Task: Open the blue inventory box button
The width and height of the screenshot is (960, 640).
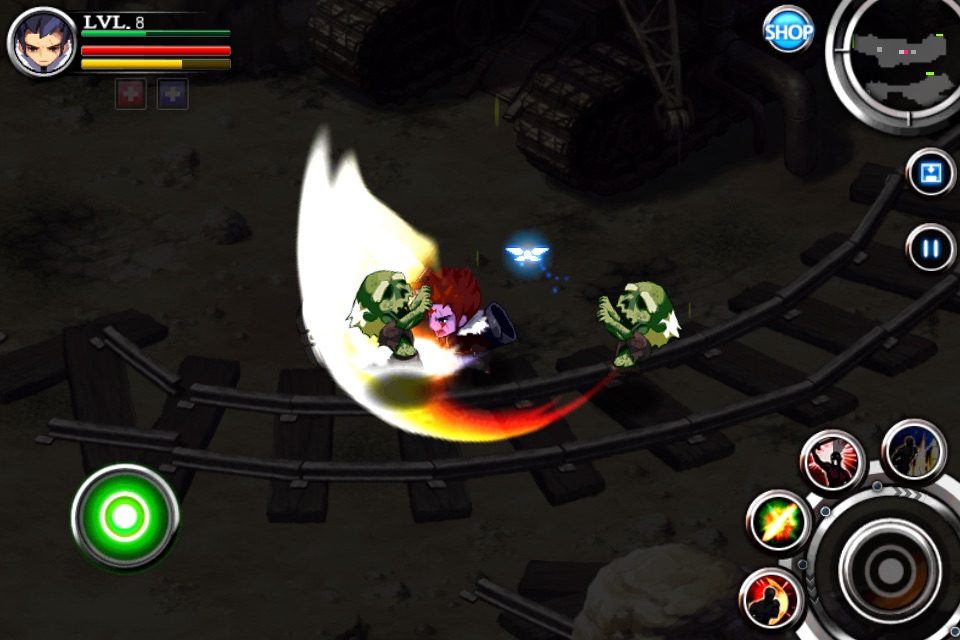Action: click(x=931, y=173)
